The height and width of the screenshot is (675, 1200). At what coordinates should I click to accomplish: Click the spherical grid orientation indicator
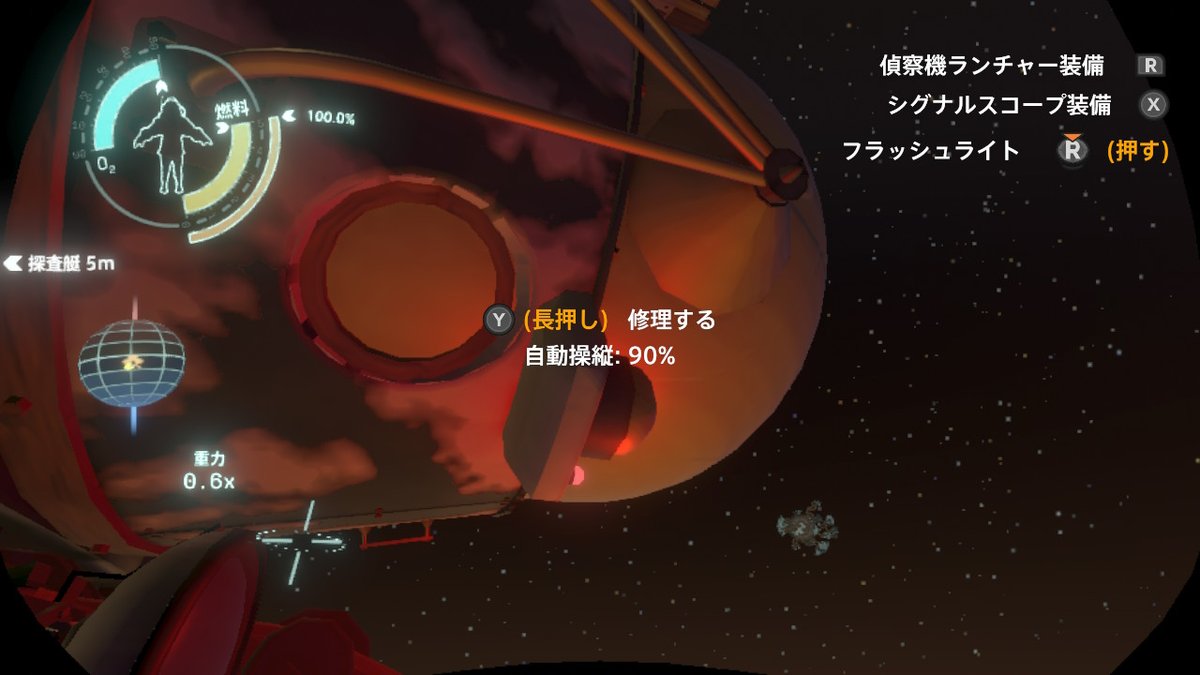[x=132, y=363]
